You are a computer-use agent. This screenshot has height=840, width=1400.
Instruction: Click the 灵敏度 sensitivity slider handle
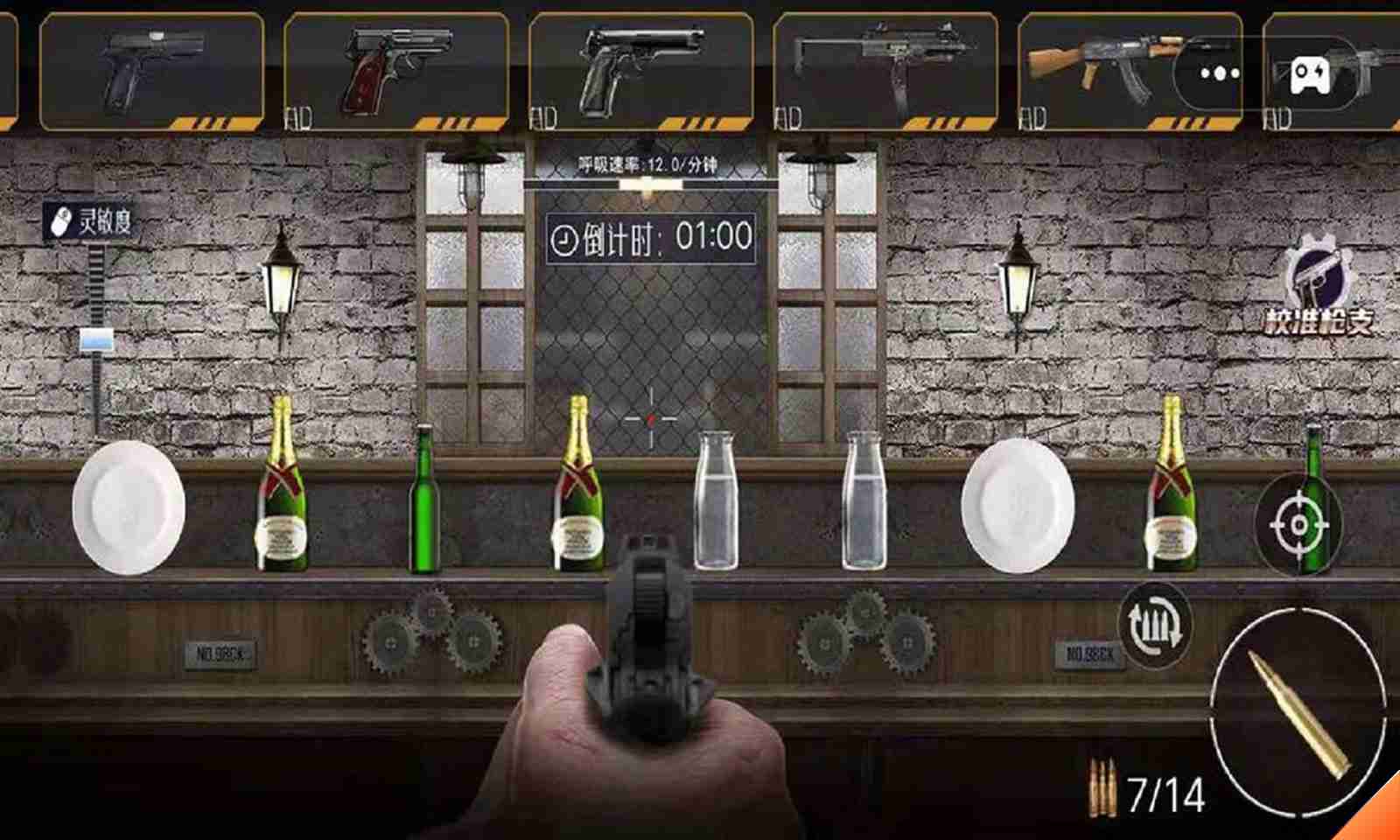97,340
